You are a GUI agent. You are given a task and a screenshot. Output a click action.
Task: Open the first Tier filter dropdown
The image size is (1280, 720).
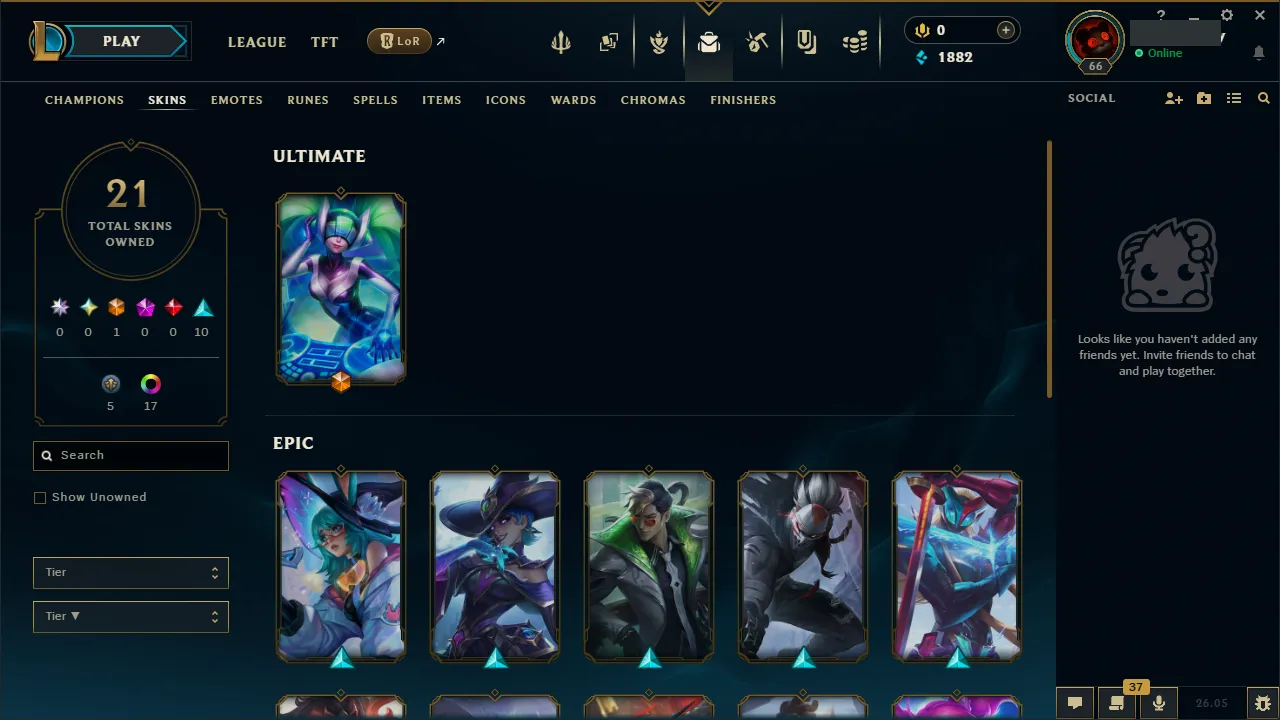click(x=130, y=572)
